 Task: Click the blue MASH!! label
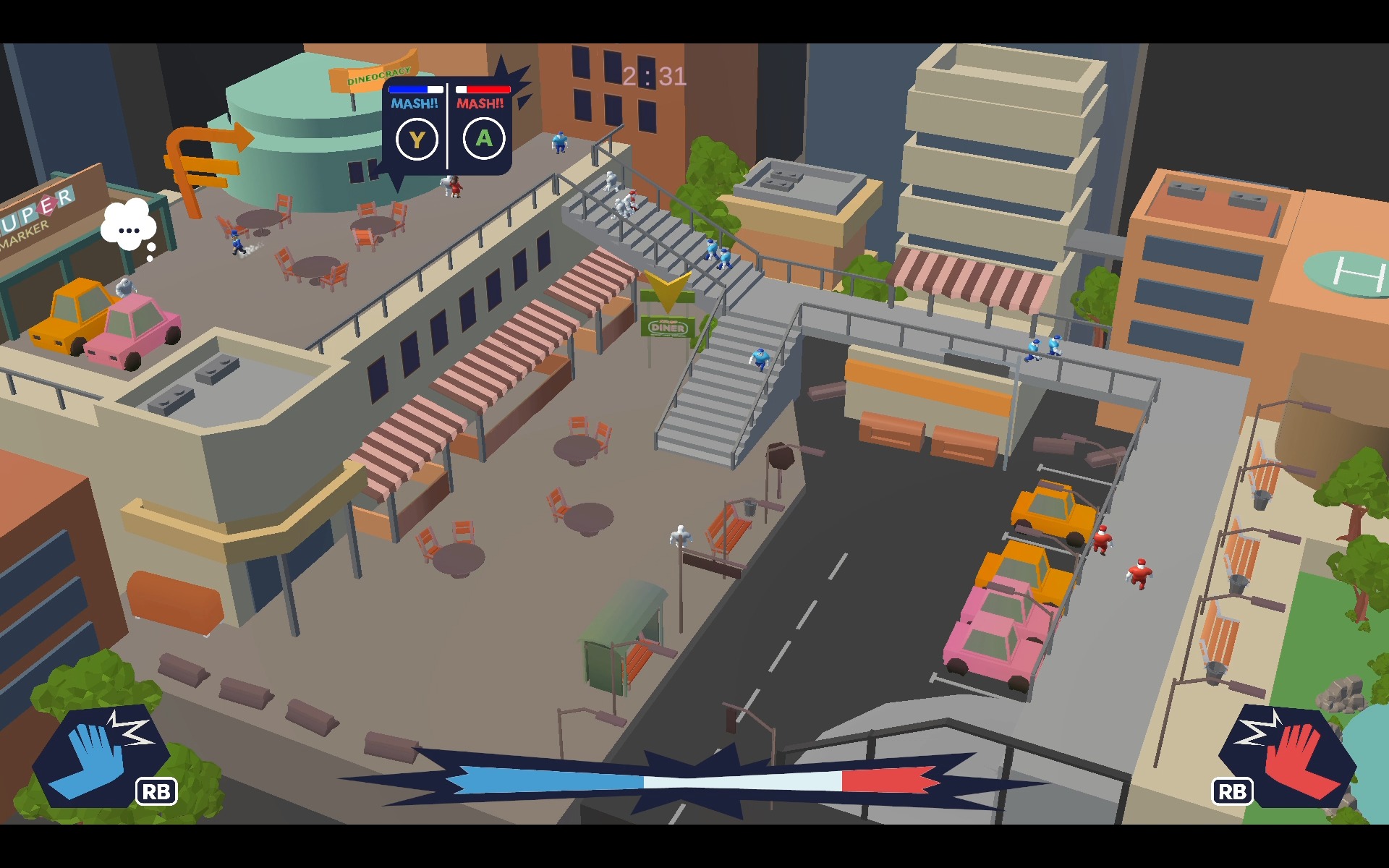point(415,105)
